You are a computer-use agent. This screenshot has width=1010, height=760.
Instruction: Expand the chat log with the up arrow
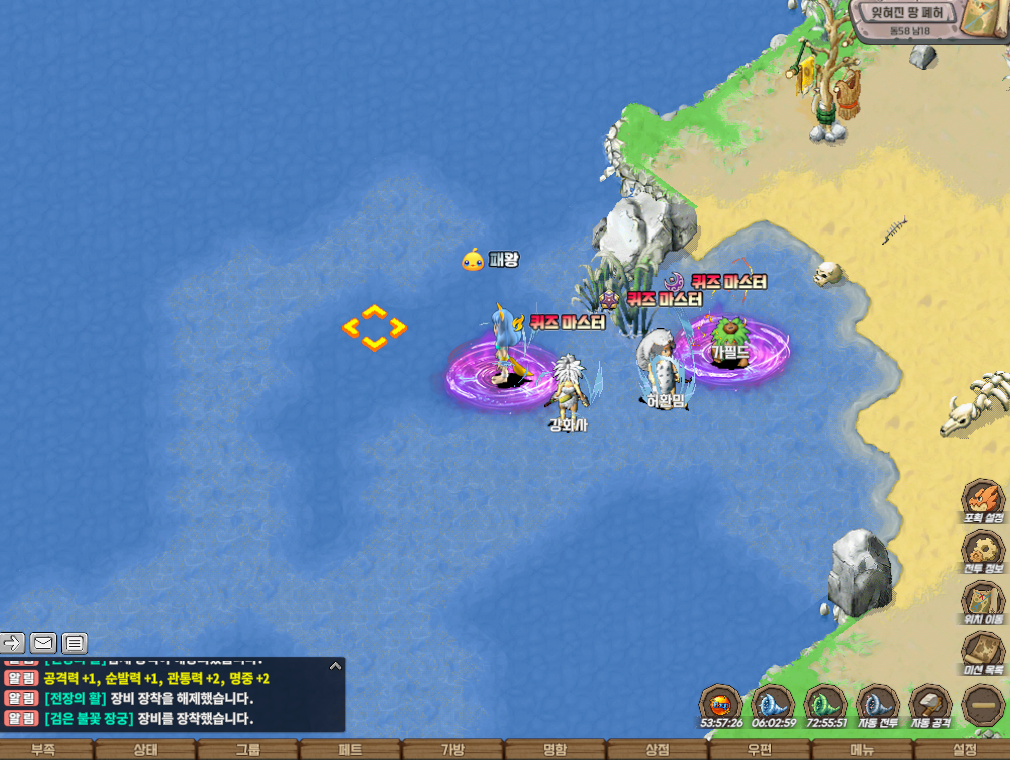click(x=336, y=666)
